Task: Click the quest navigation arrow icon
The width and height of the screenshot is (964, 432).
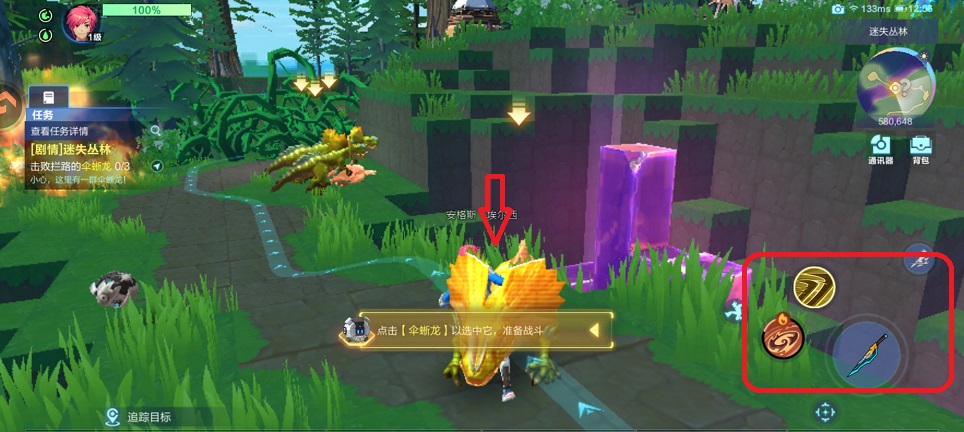Action: (x=157, y=165)
